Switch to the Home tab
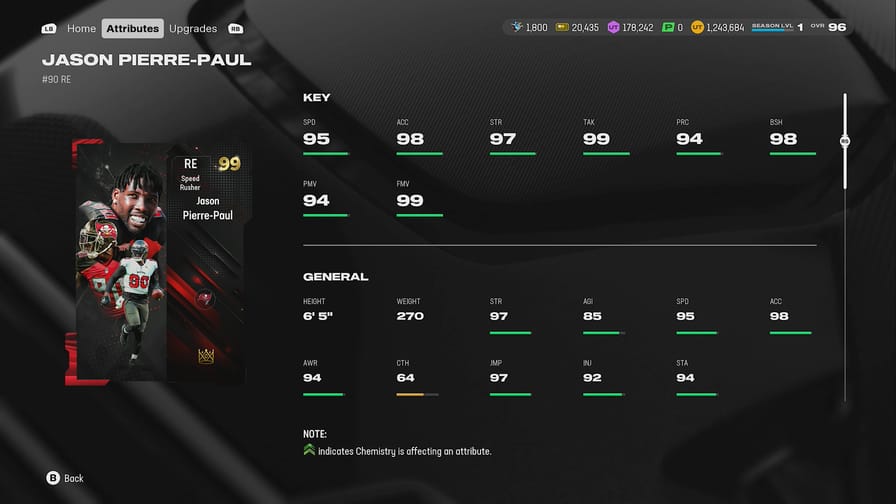 coord(81,29)
